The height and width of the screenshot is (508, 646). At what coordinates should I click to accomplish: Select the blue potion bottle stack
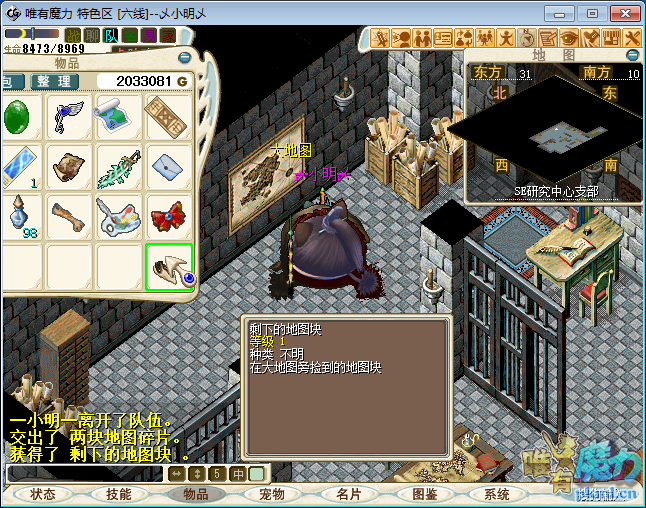point(18,216)
